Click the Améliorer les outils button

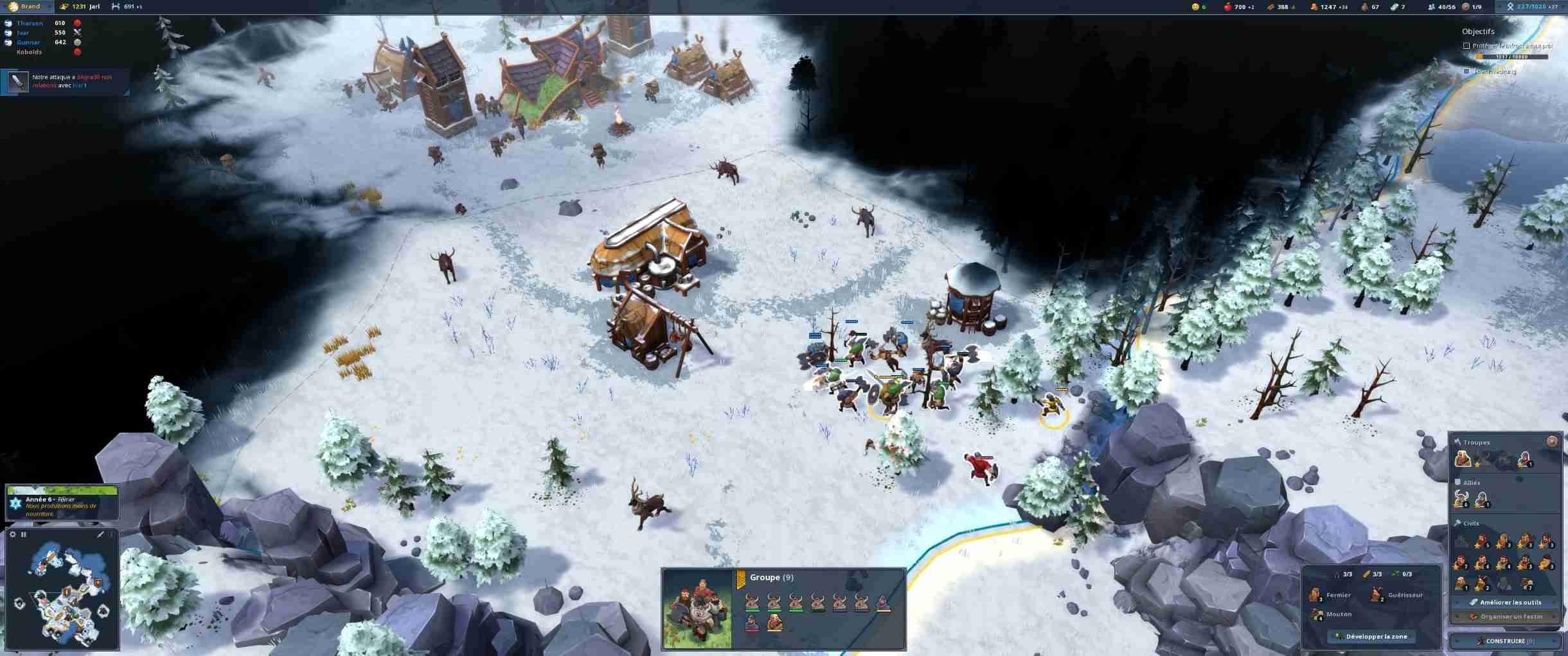pos(1505,602)
